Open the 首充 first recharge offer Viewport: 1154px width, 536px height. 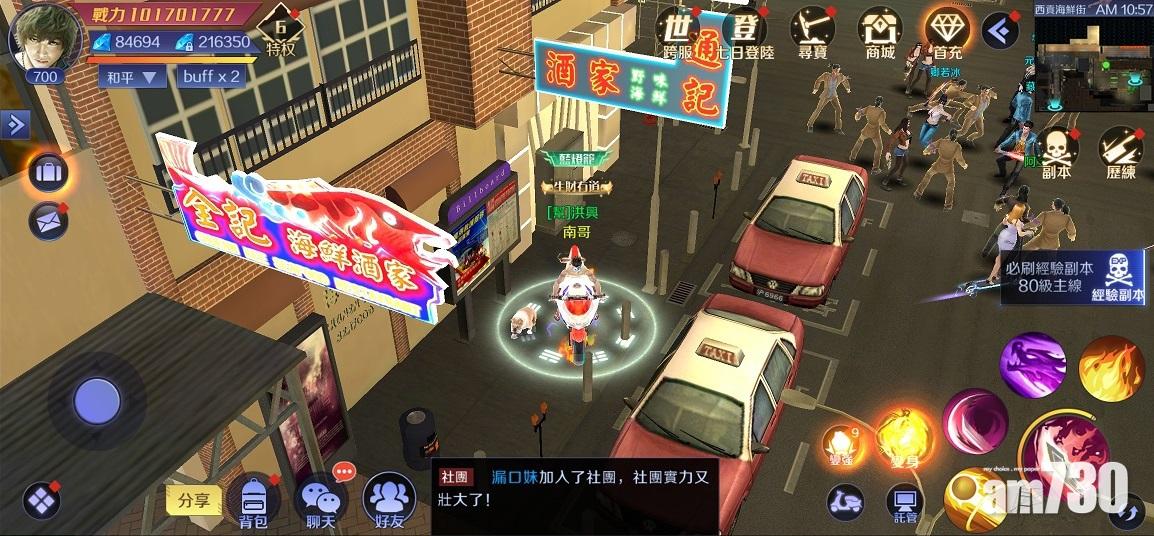point(946,32)
